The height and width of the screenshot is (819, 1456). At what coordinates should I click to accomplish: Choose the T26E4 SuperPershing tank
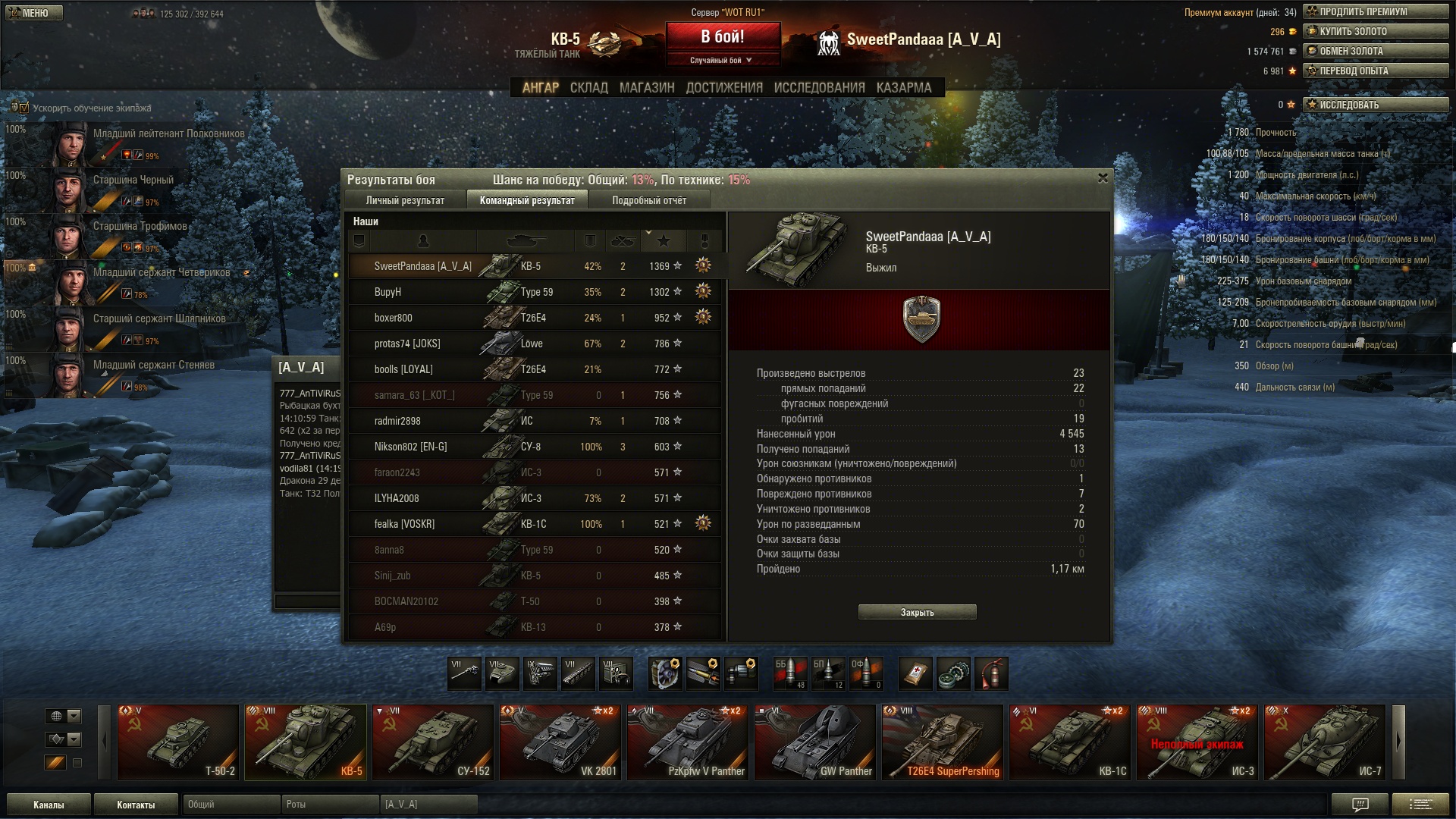pos(942,742)
